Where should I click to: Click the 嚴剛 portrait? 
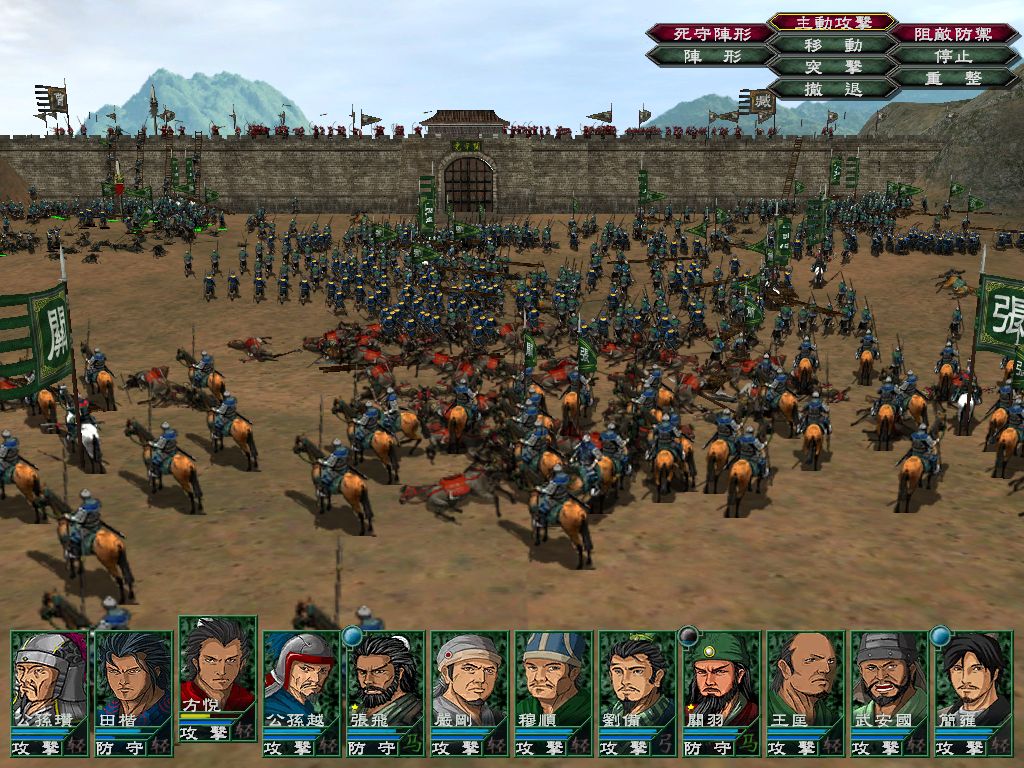[470, 680]
